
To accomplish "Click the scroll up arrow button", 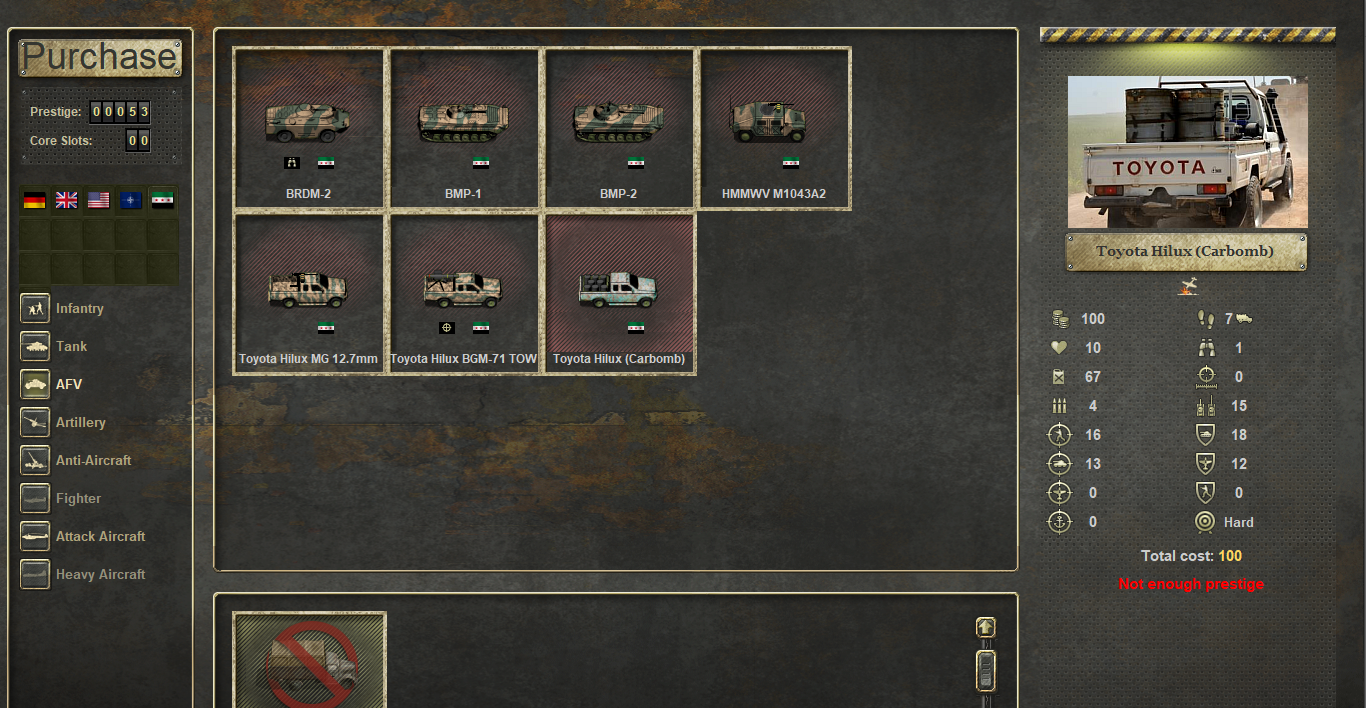I will 986,627.
